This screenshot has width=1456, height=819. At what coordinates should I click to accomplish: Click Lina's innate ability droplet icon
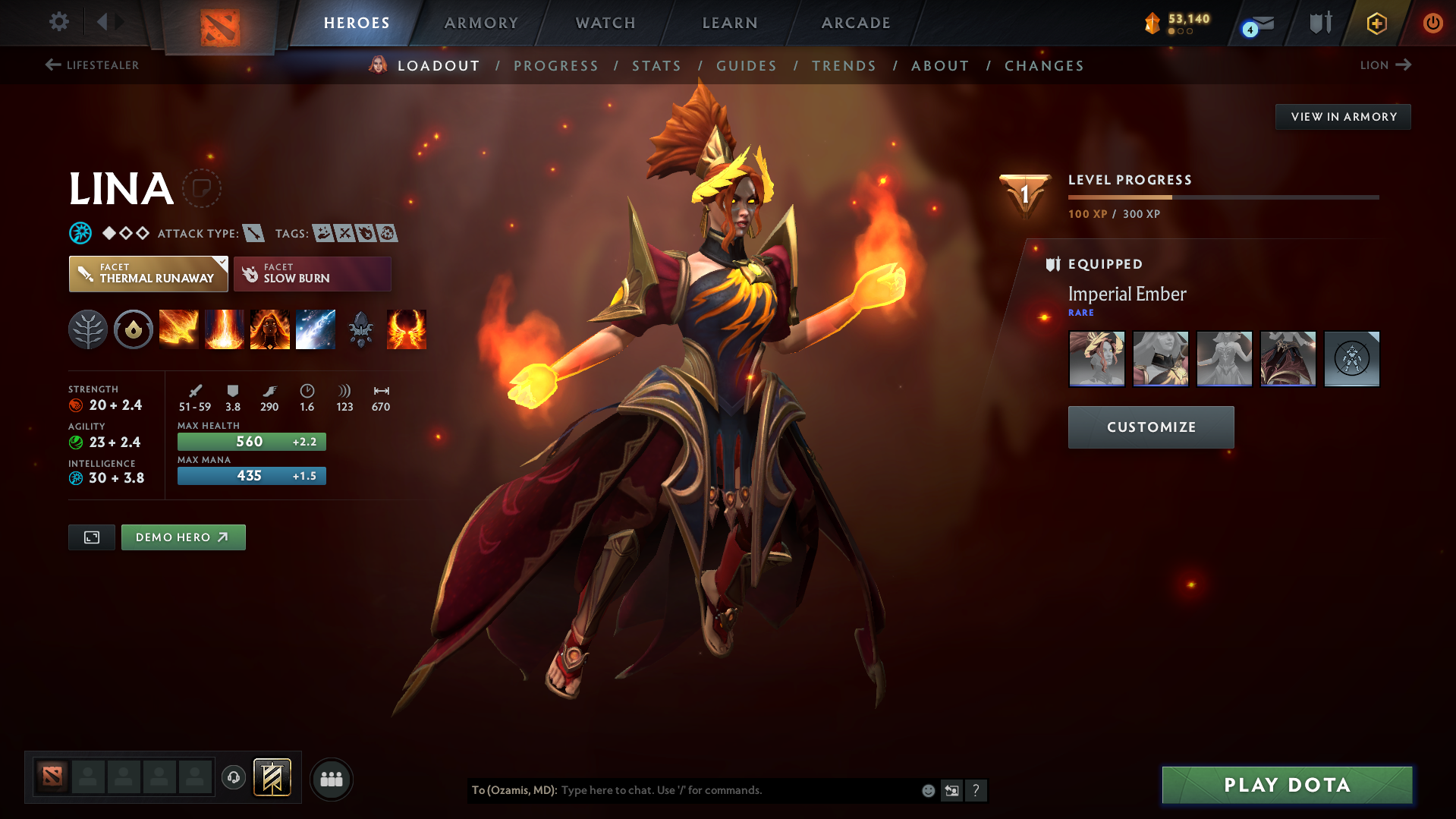(134, 329)
